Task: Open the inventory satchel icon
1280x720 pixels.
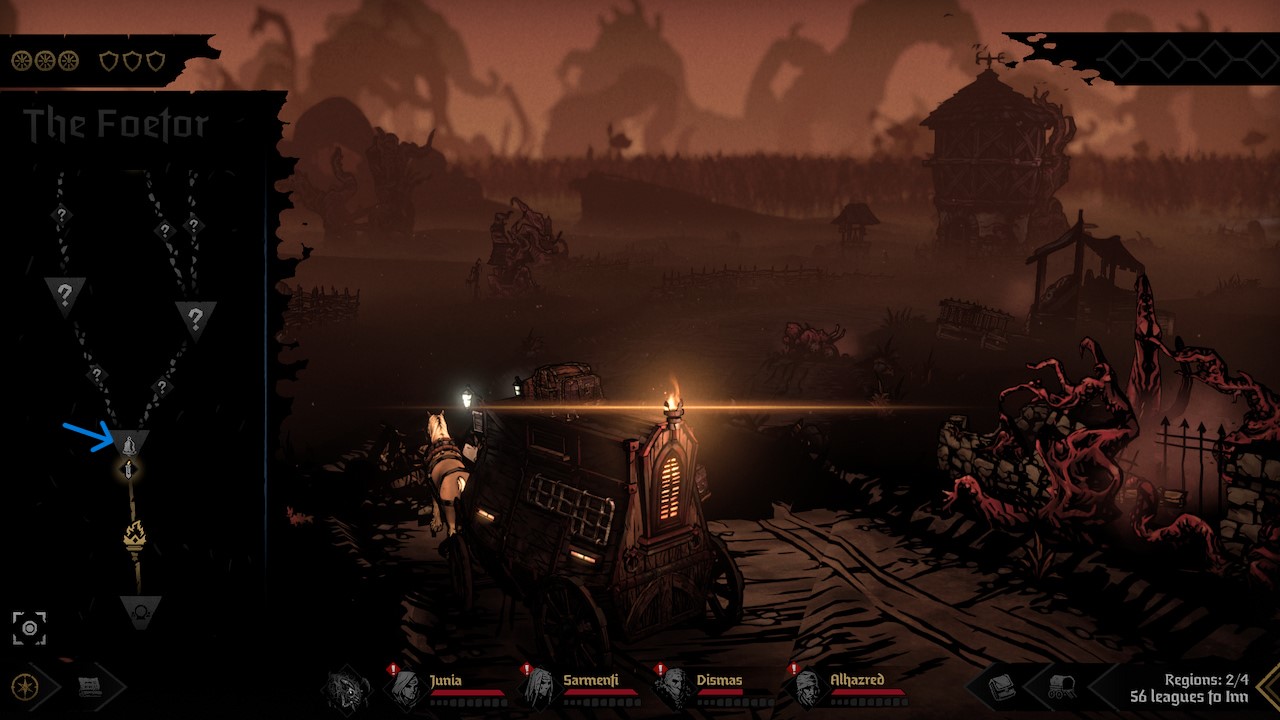Action: (x=1002, y=687)
